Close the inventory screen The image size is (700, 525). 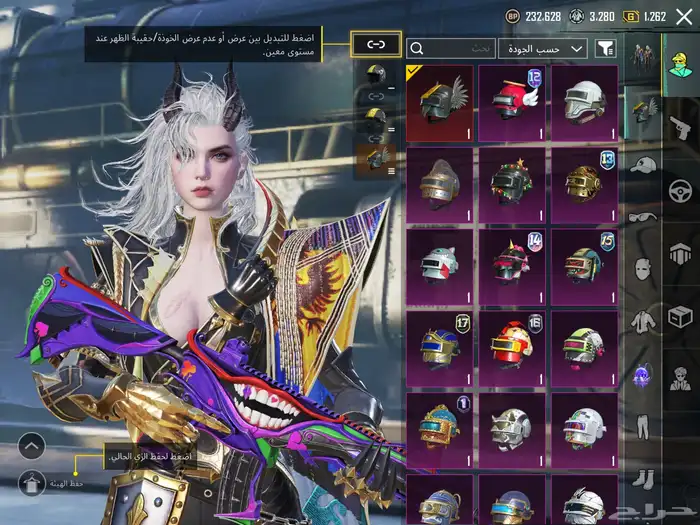click(684, 17)
